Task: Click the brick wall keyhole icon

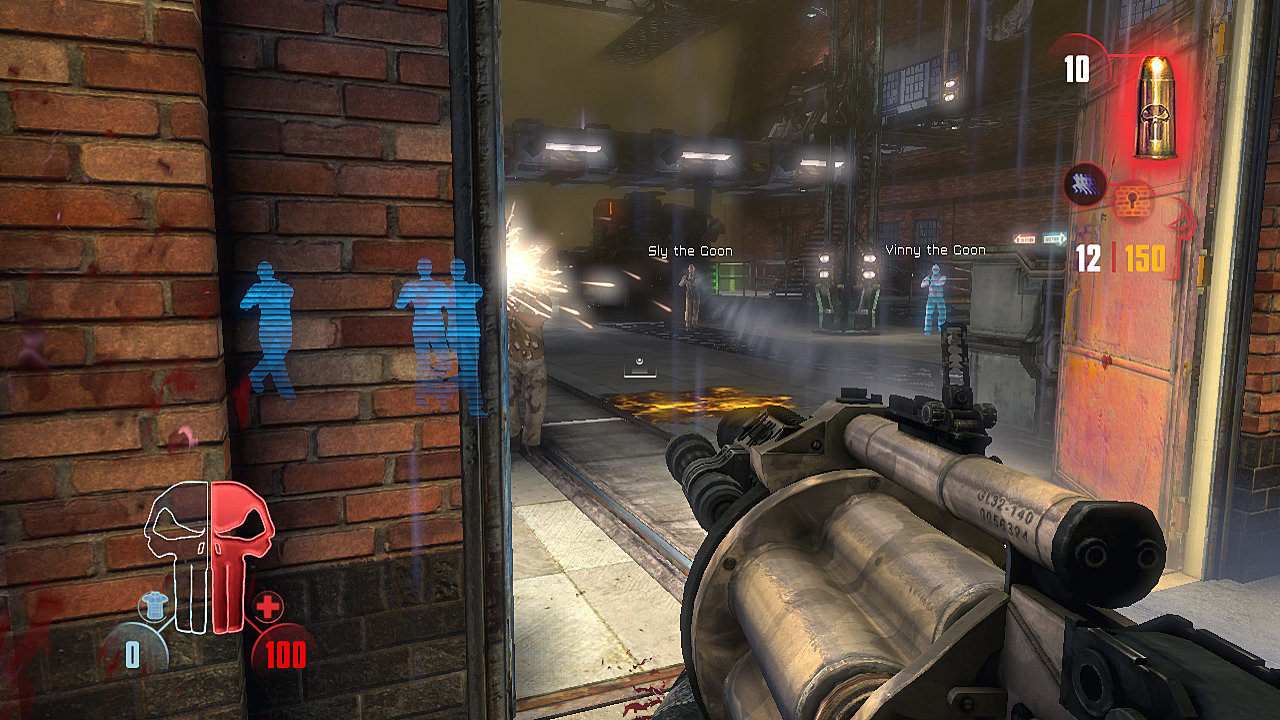Action: [x=1133, y=203]
